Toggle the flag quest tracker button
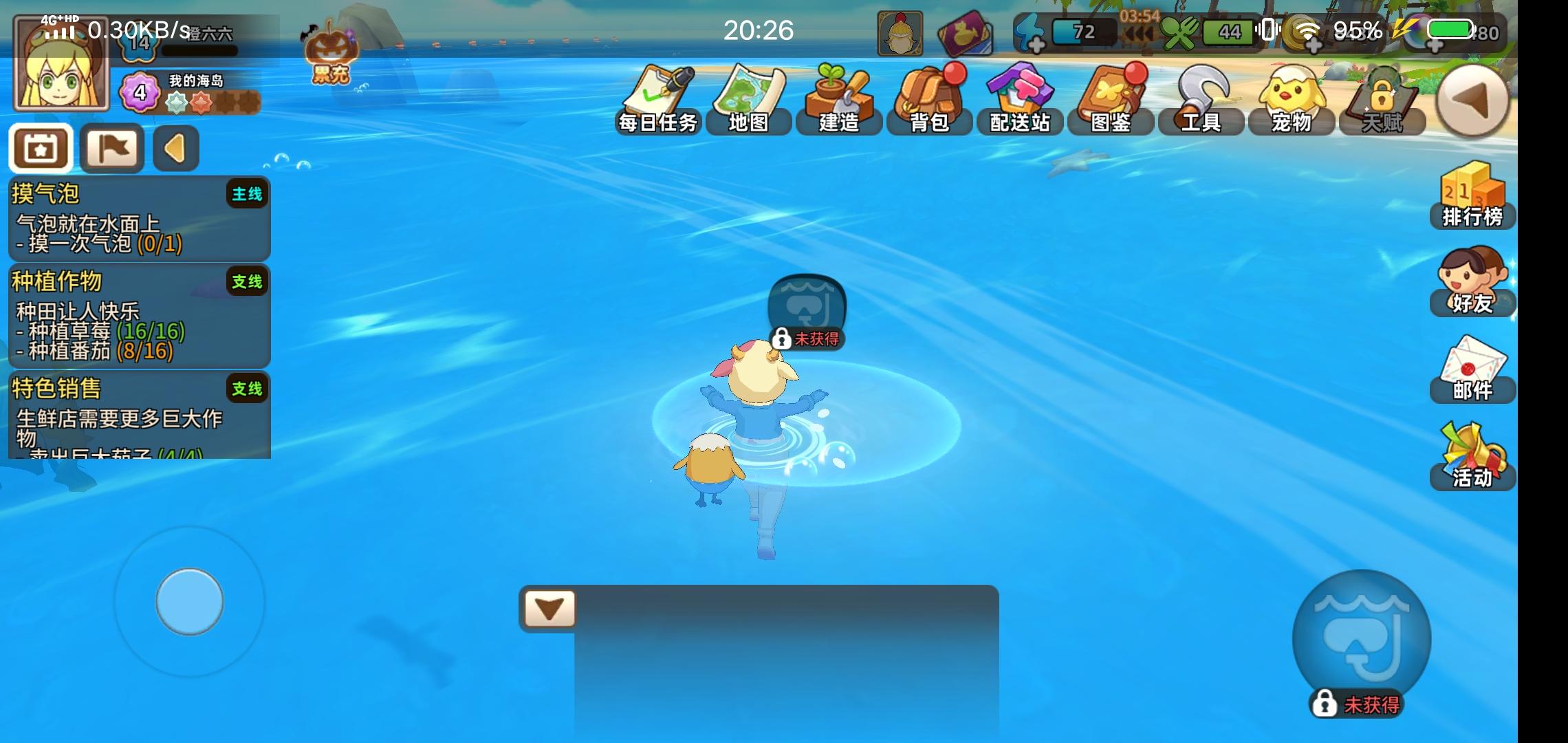This screenshot has width=1568, height=743. [x=111, y=147]
